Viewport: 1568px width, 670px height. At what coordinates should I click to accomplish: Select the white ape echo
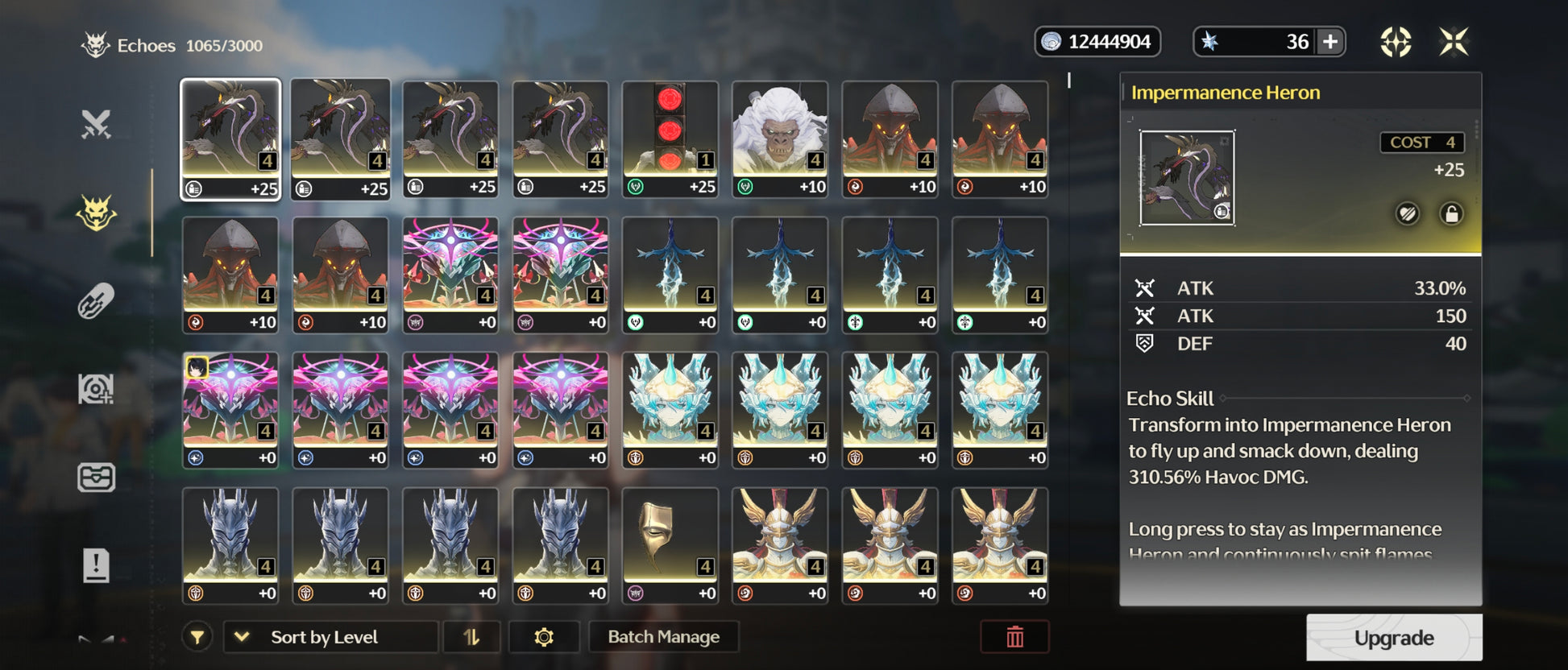779,139
